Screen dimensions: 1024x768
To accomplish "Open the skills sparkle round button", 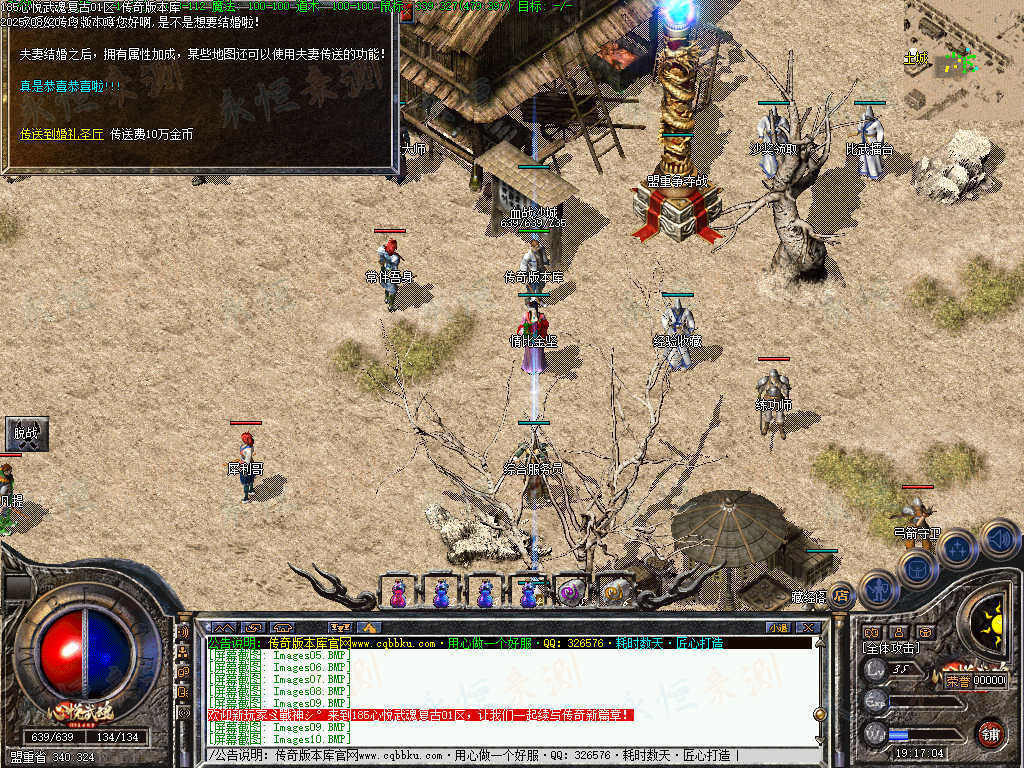I will (x=957, y=548).
